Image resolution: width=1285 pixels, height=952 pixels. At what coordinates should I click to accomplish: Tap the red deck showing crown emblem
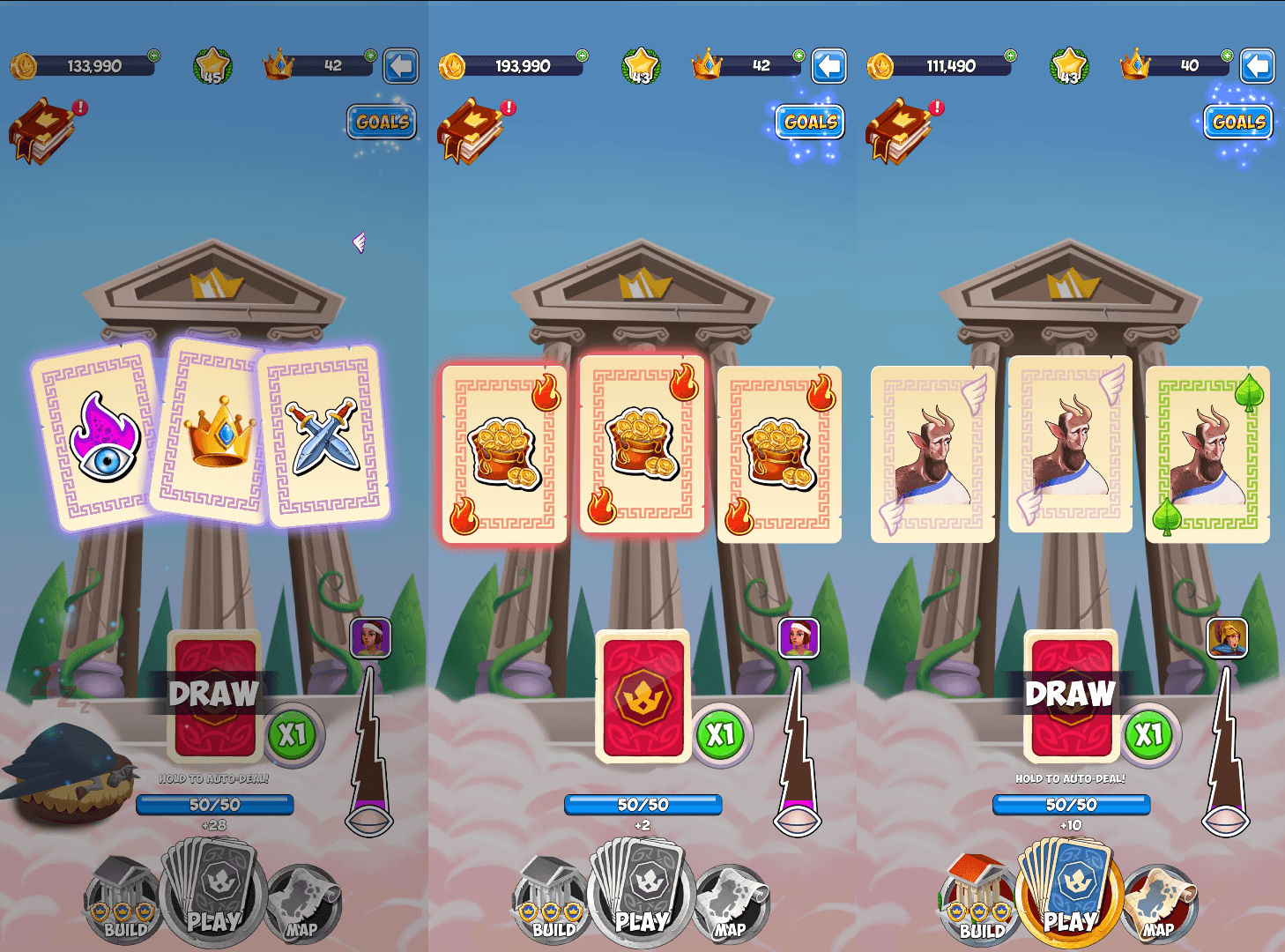click(x=643, y=696)
